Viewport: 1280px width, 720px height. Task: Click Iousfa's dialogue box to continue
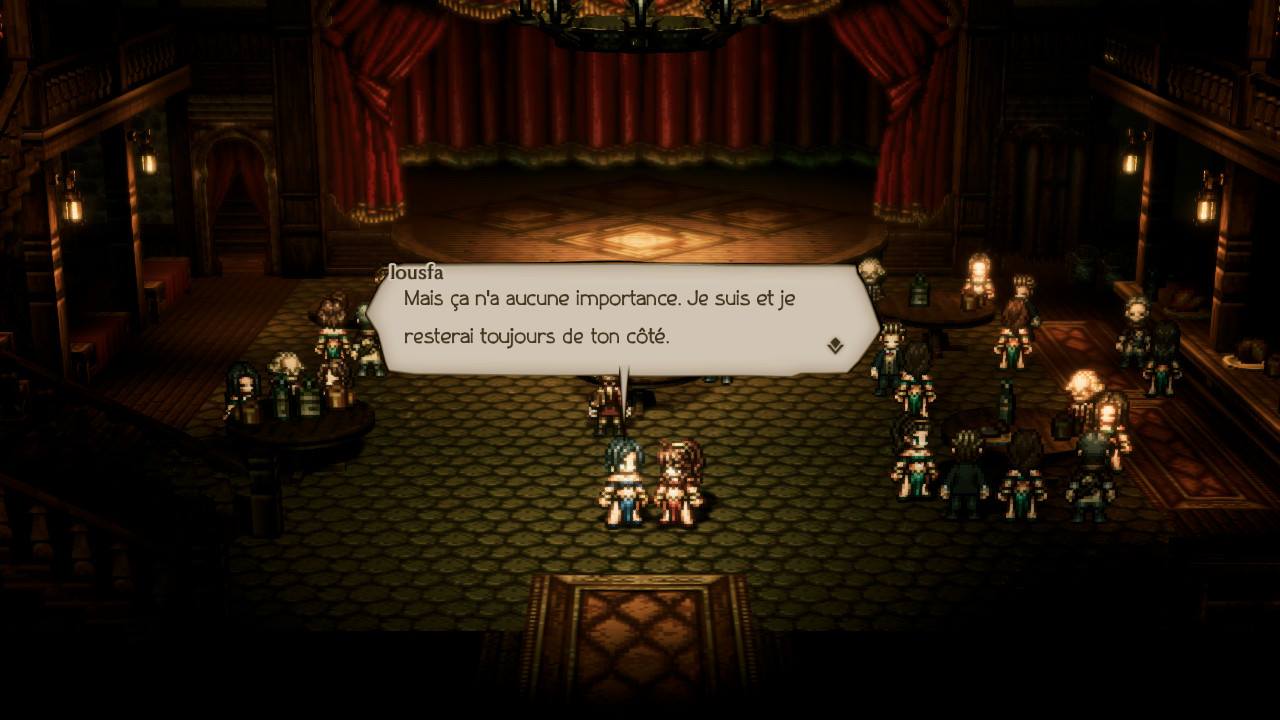[x=620, y=318]
